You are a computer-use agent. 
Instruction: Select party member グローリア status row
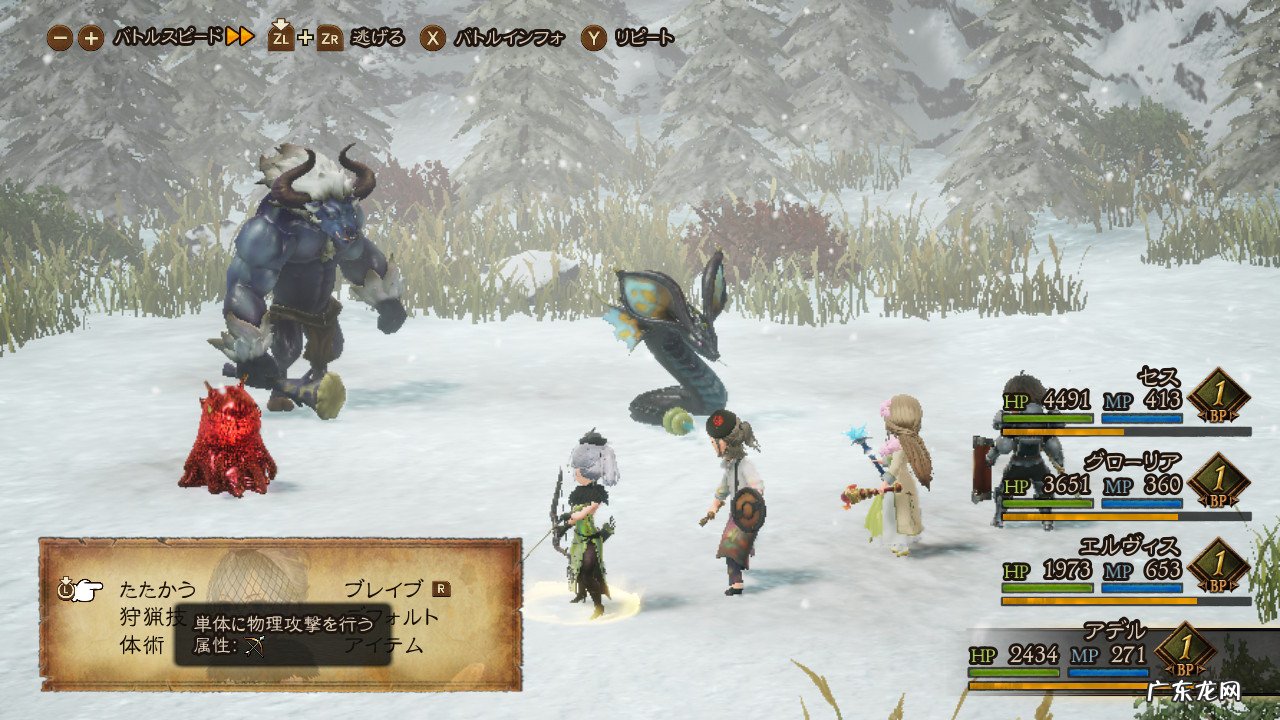(x=1125, y=487)
